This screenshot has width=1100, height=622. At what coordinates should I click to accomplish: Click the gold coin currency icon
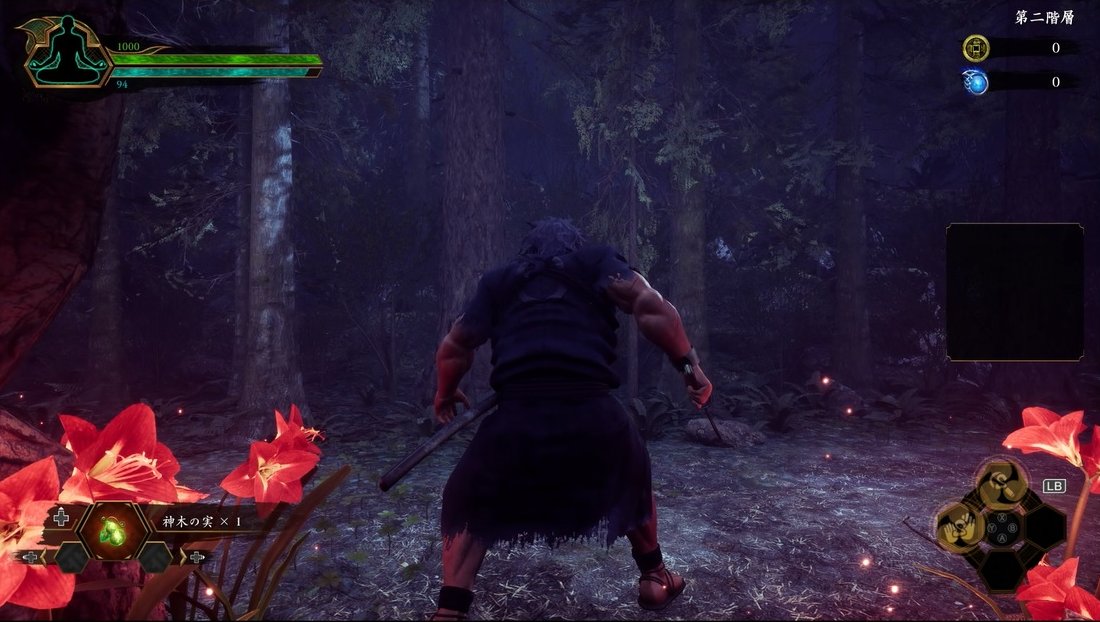click(x=975, y=48)
